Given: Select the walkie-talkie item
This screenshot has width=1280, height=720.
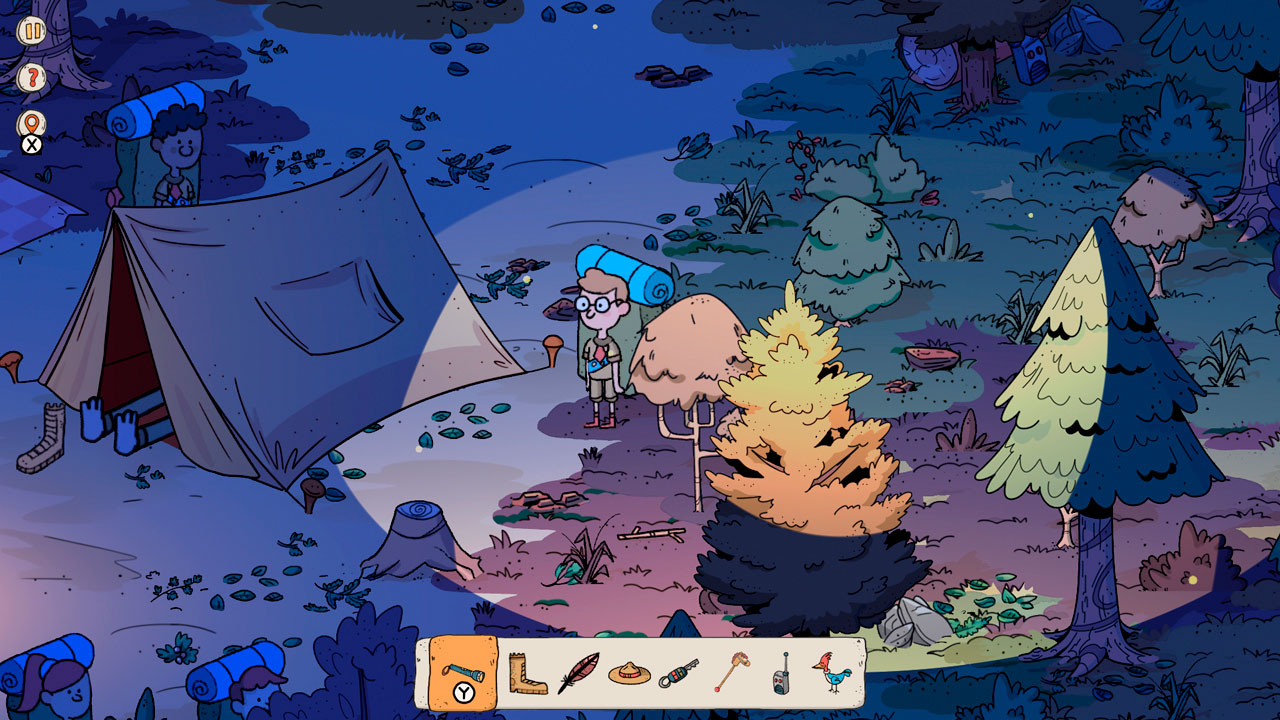Looking at the screenshot, I should (x=781, y=673).
